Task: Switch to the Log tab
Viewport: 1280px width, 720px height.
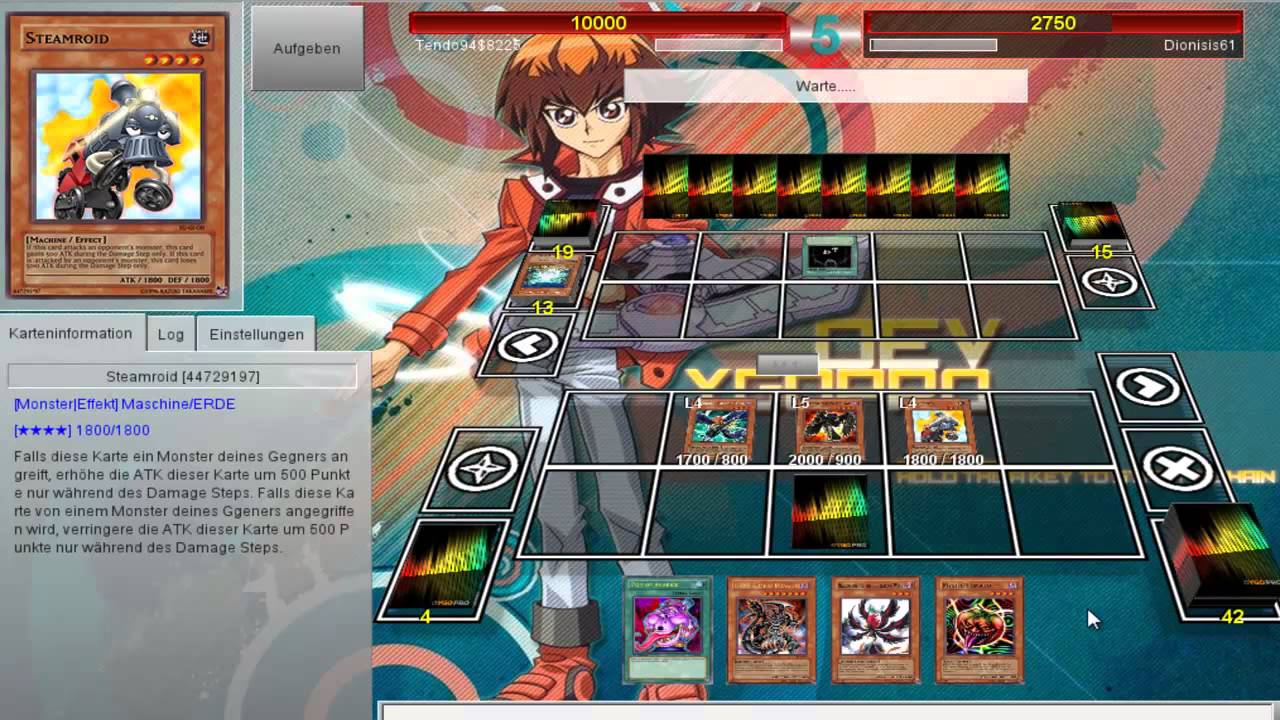Action: coord(170,334)
